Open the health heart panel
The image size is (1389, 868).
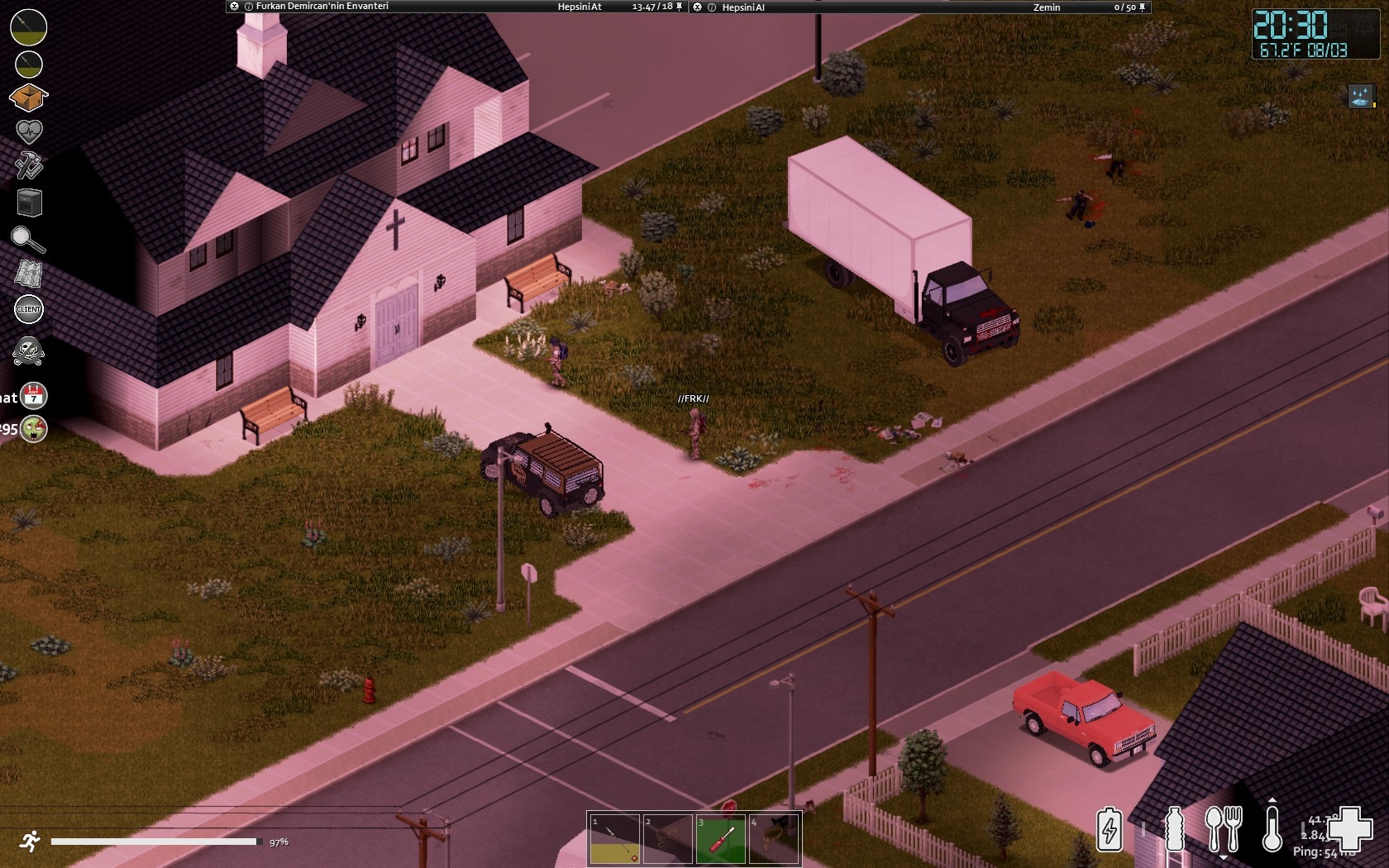point(29,131)
